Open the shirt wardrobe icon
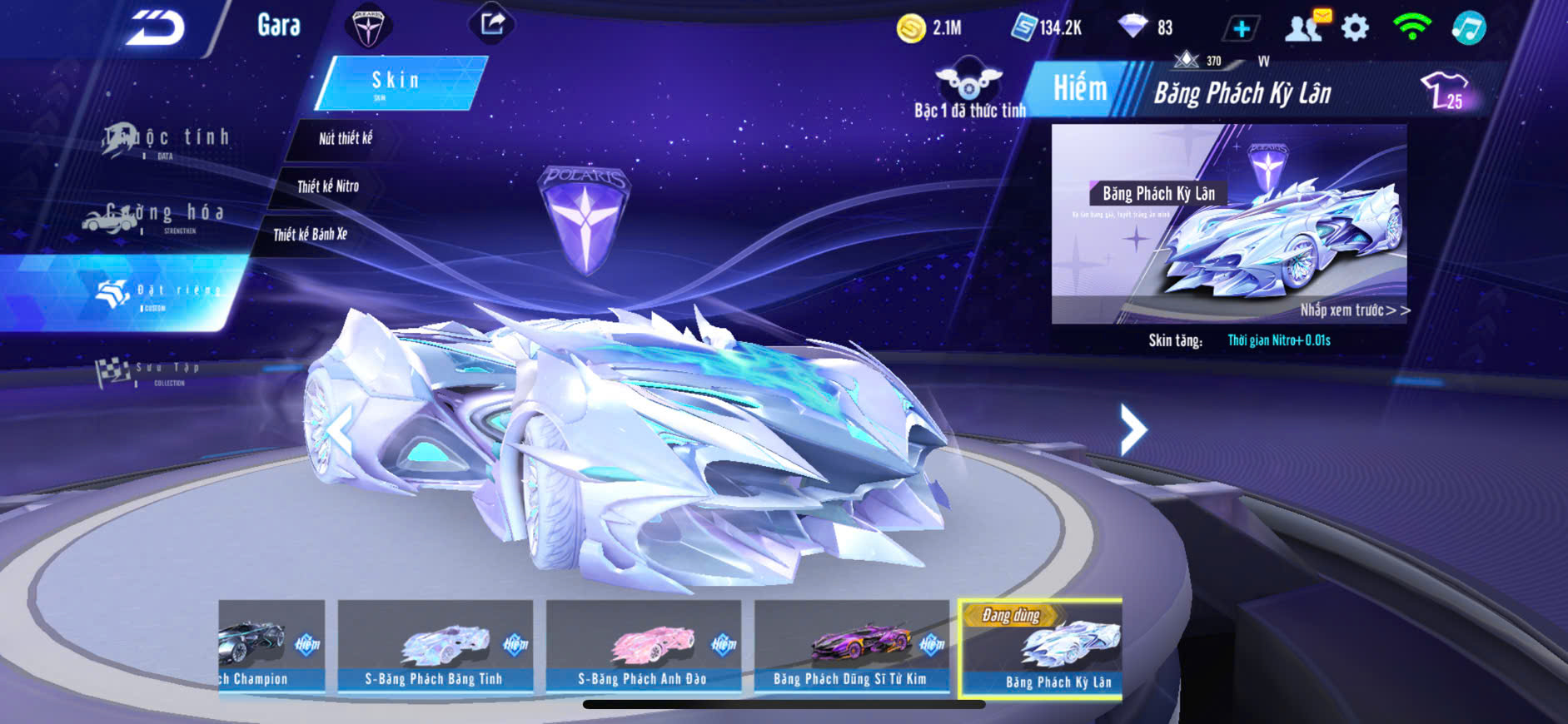 tap(1445, 90)
